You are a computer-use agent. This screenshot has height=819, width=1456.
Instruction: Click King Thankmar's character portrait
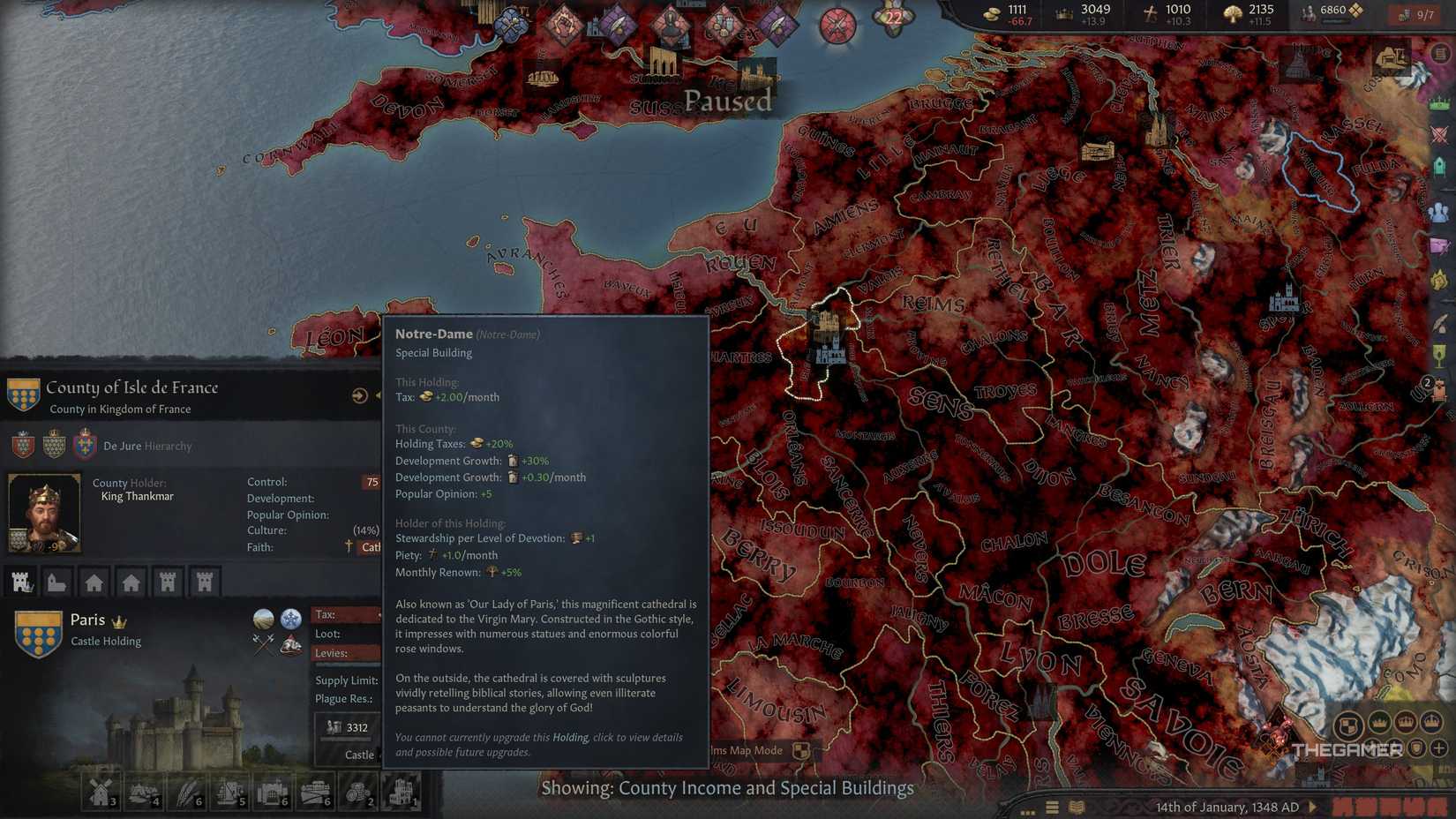pyautogui.click(x=44, y=512)
